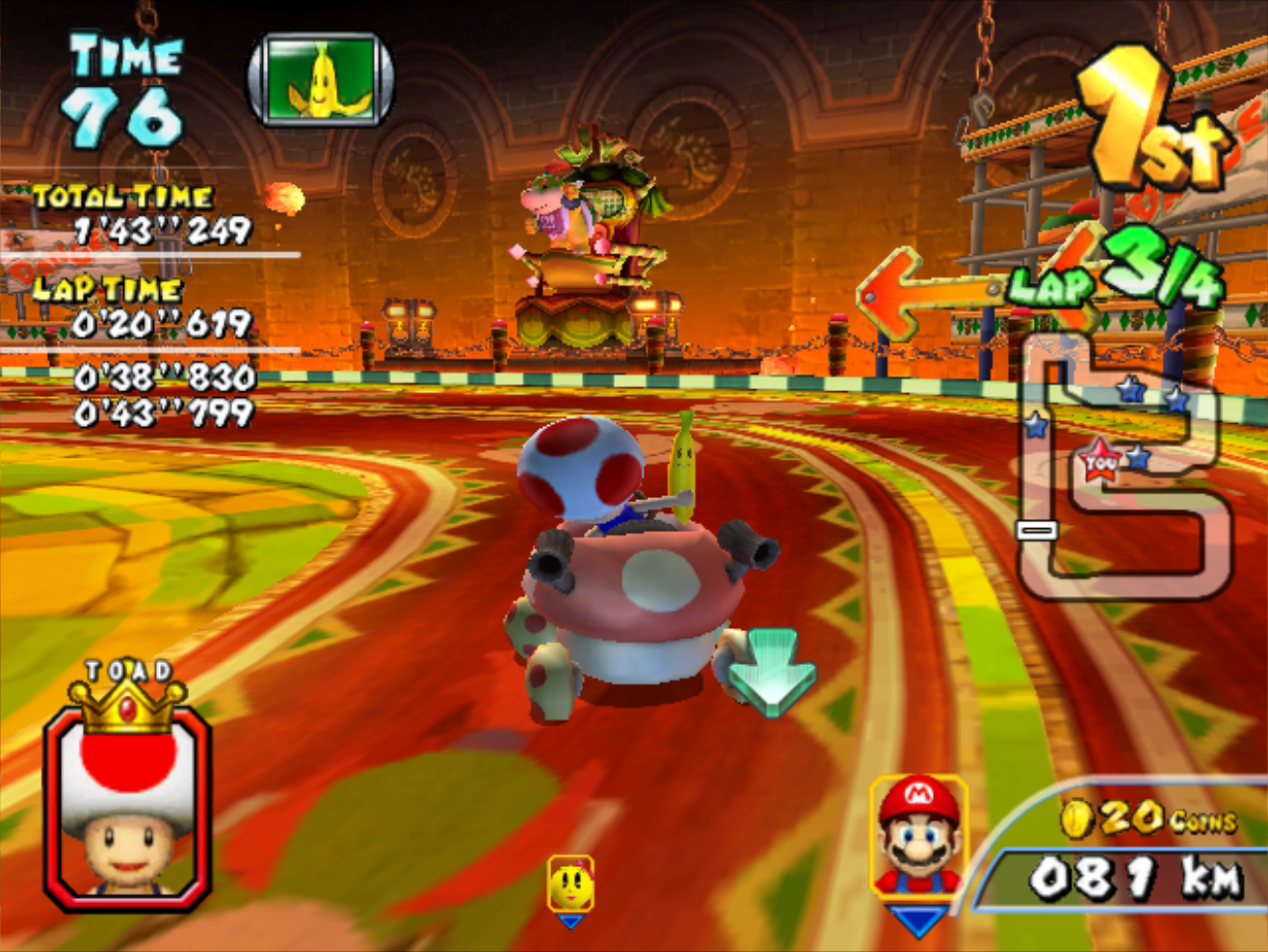Select the banana item slot
Image resolution: width=1268 pixels, height=952 pixels.
321,79
